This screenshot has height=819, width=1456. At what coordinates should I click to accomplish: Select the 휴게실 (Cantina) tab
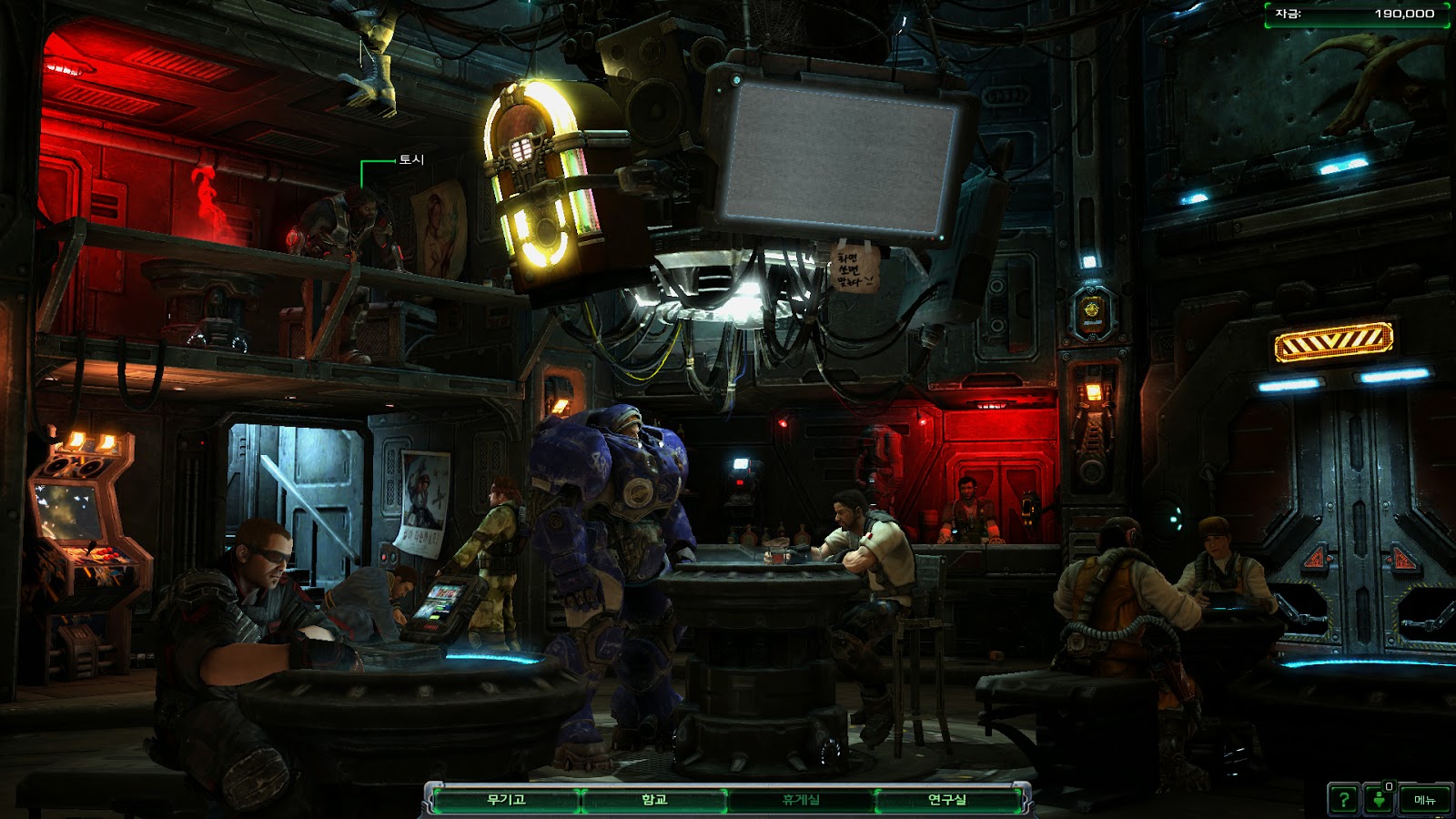point(801,800)
